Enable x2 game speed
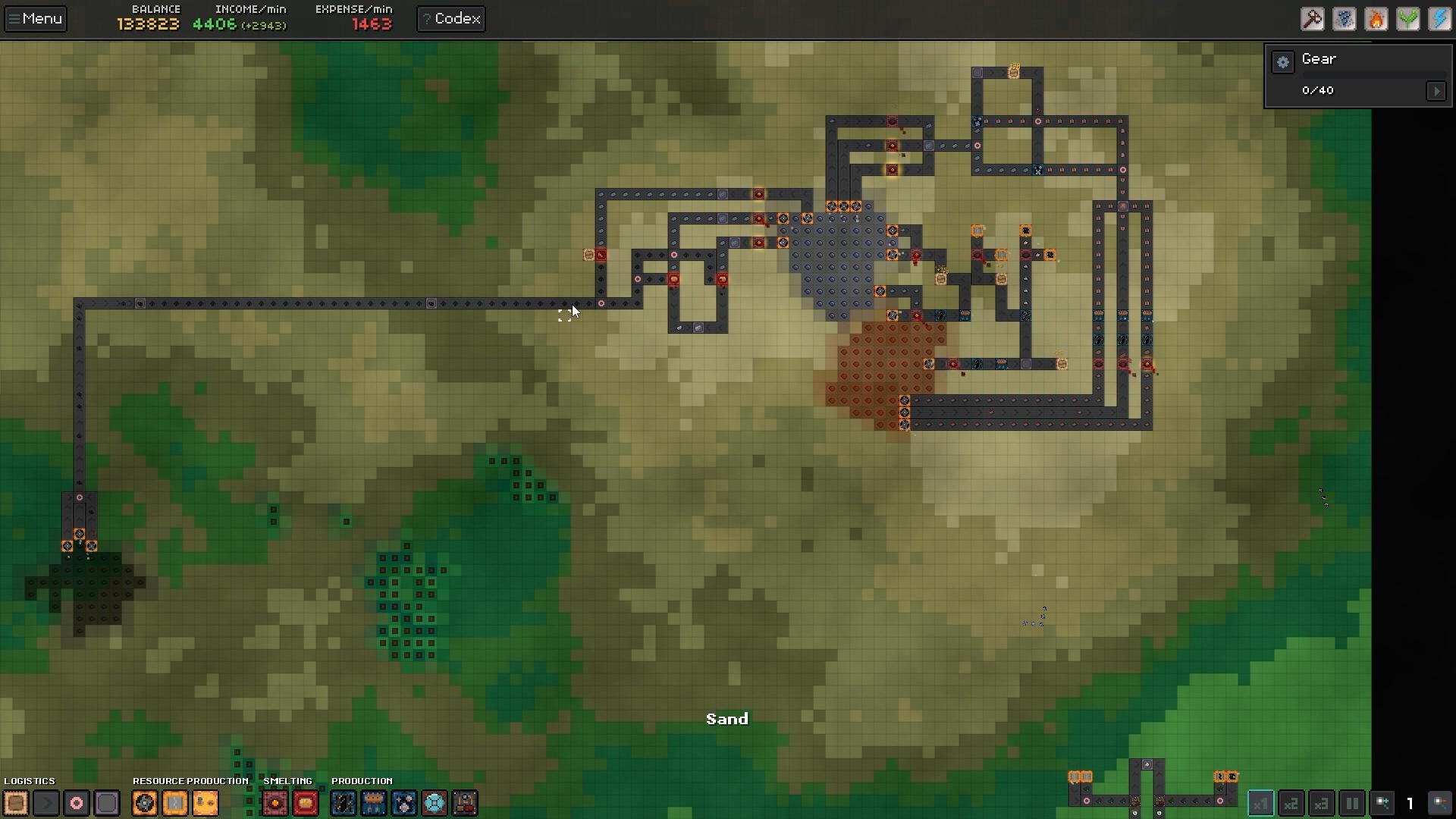This screenshot has width=1456, height=819. point(1291,804)
